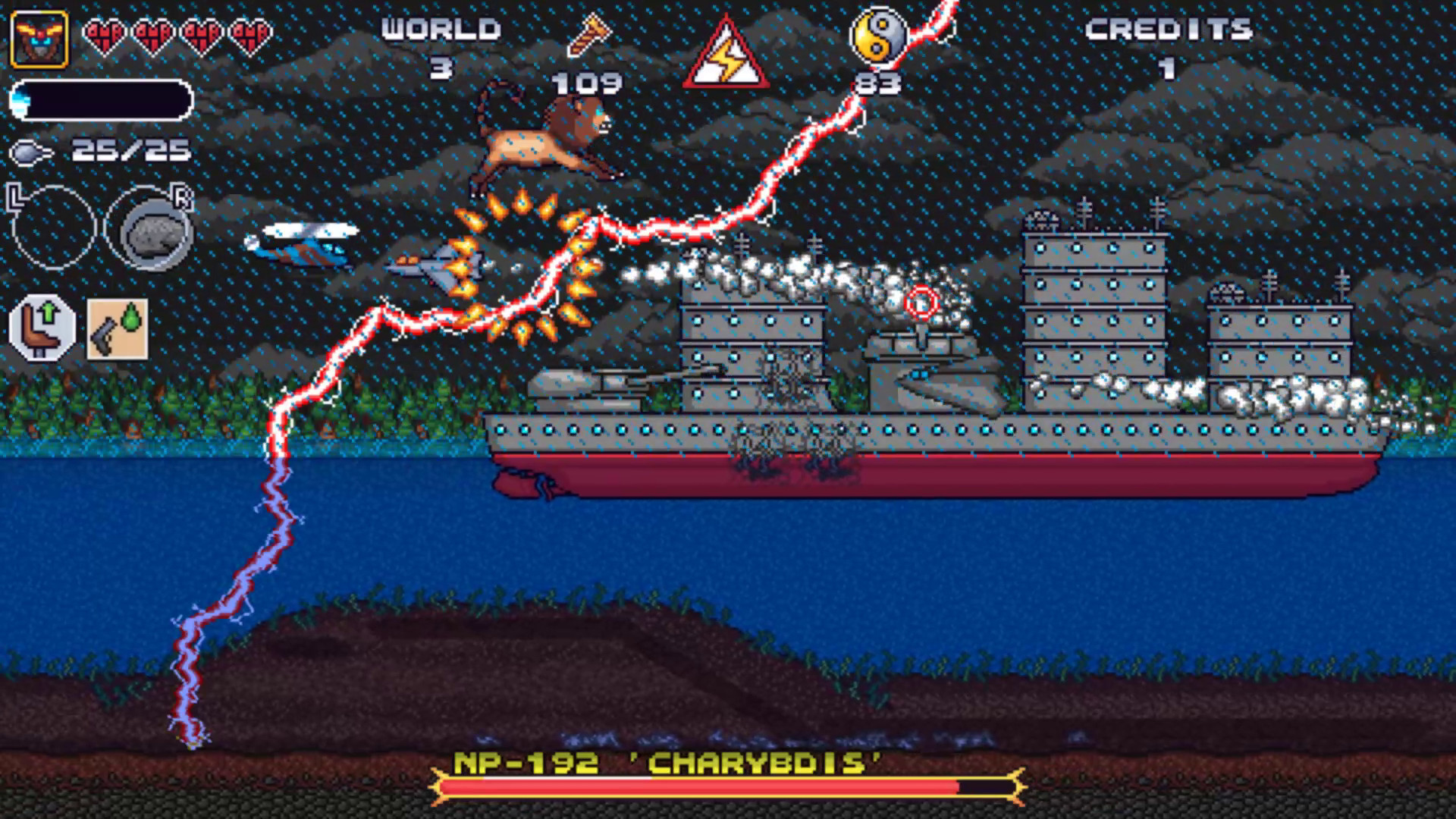Image resolution: width=1456 pixels, height=819 pixels.
Task: Click the rock icon in the R button circle
Action: coord(155,231)
